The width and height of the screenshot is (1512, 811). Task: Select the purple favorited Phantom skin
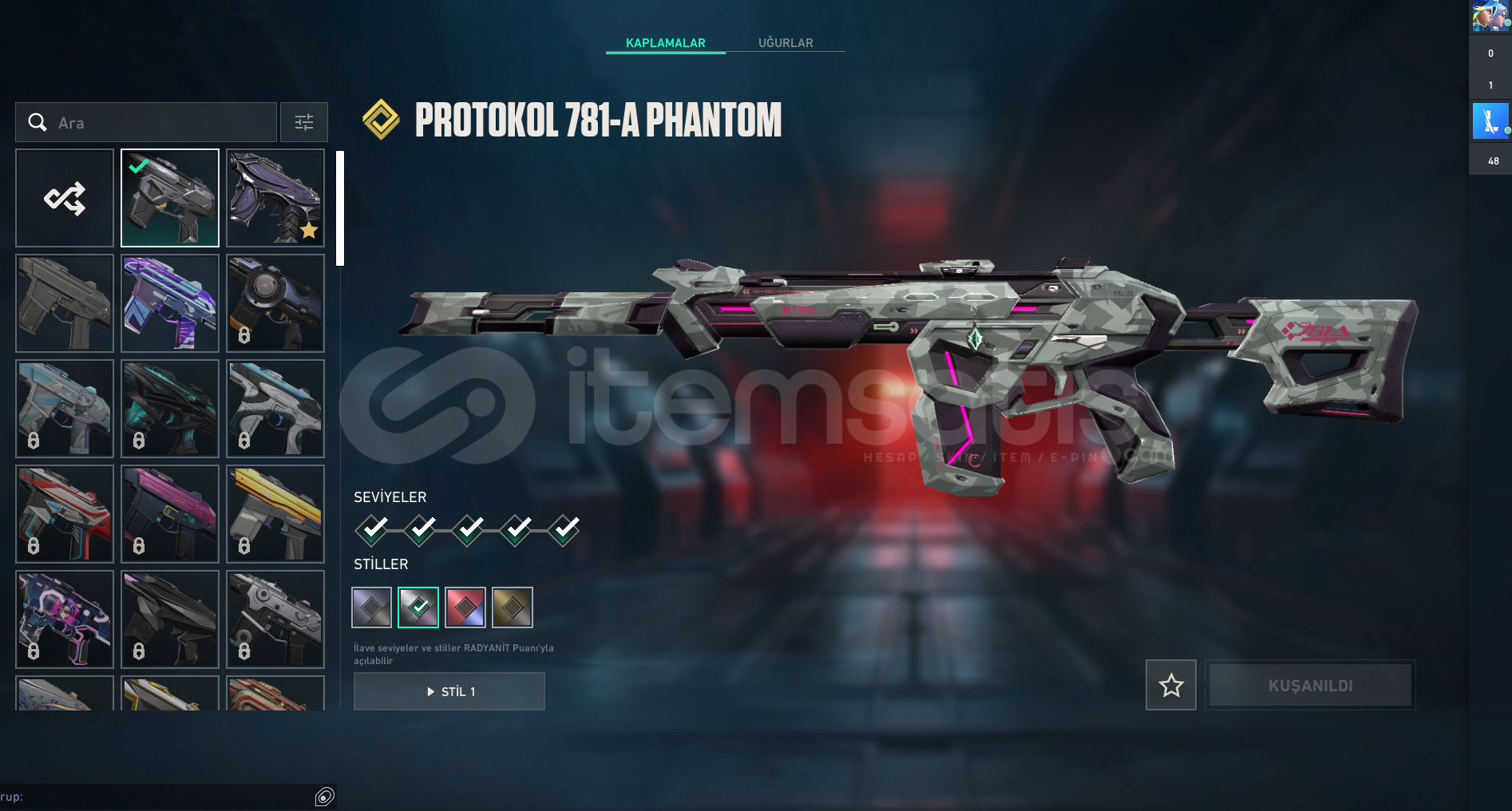275,198
